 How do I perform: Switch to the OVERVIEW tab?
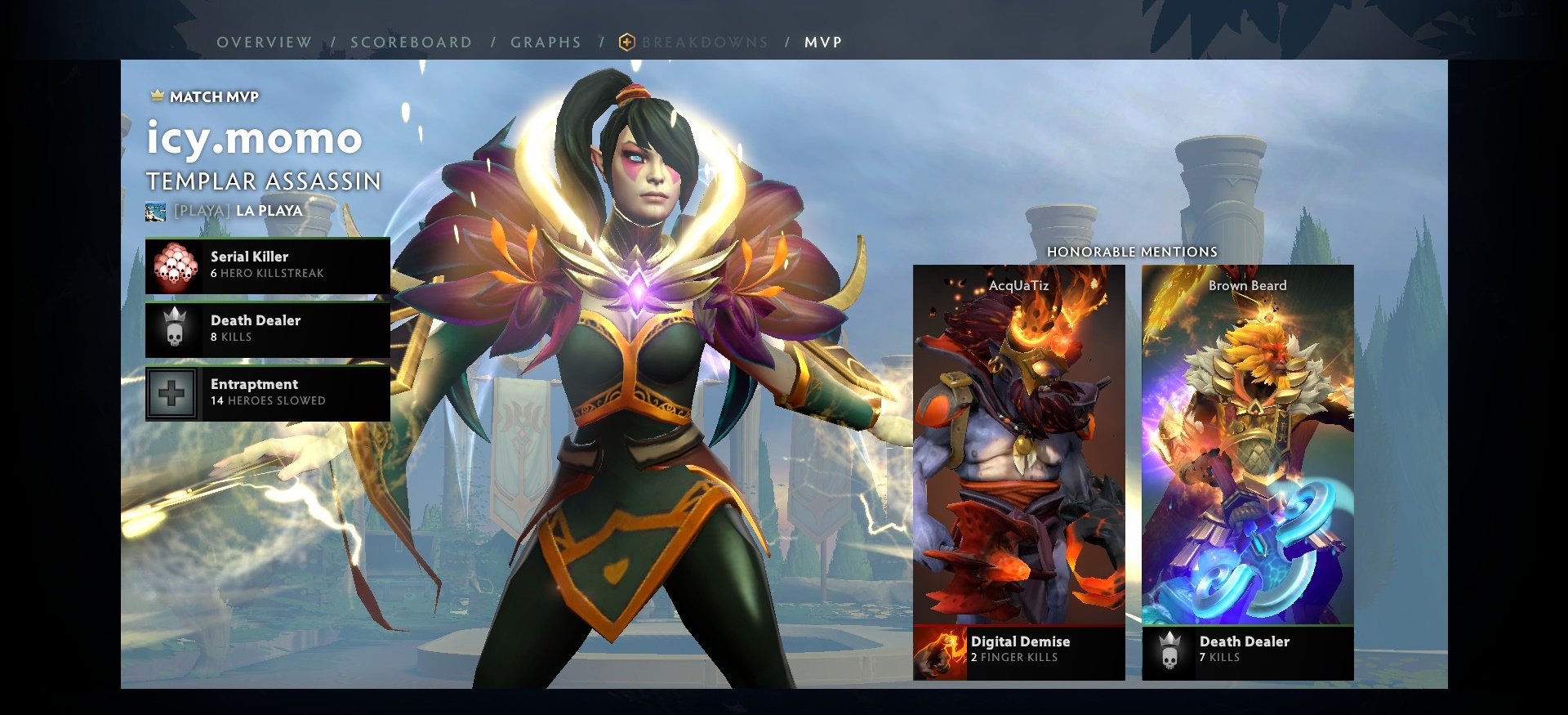click(x=263, y=42)
